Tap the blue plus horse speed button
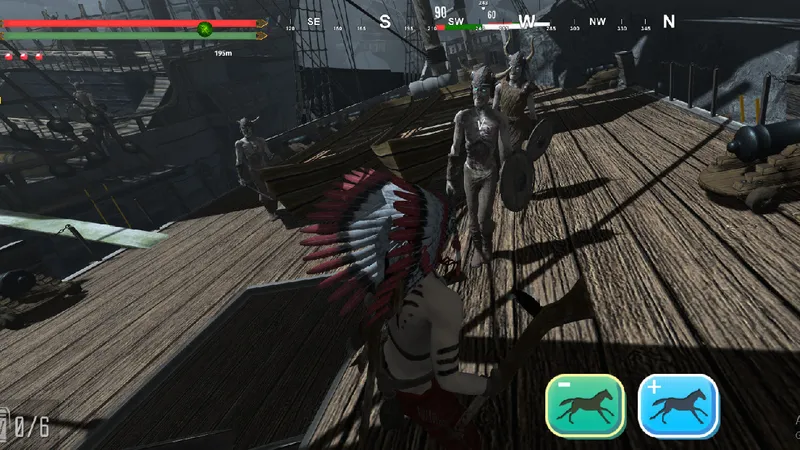Viewport: 800px width, 450px height. pos(679,406)
